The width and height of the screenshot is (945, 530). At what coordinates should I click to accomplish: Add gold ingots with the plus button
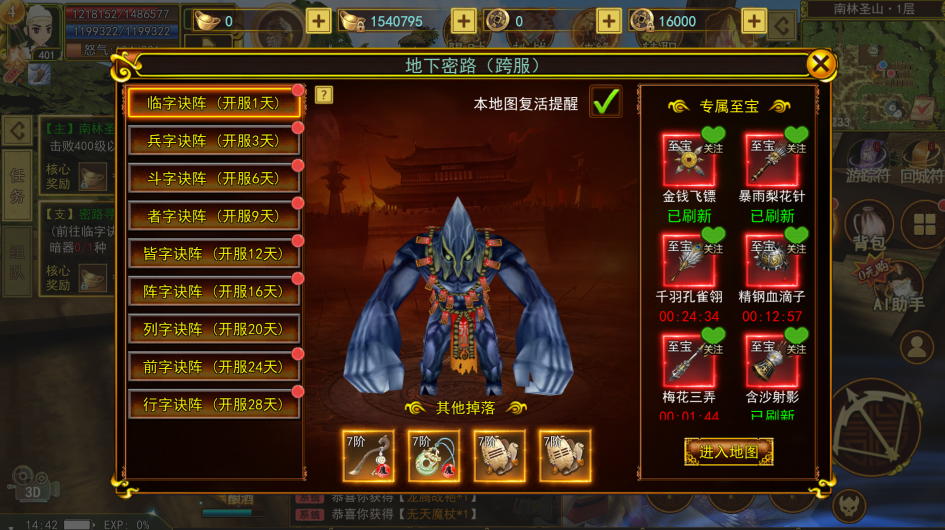318,21
